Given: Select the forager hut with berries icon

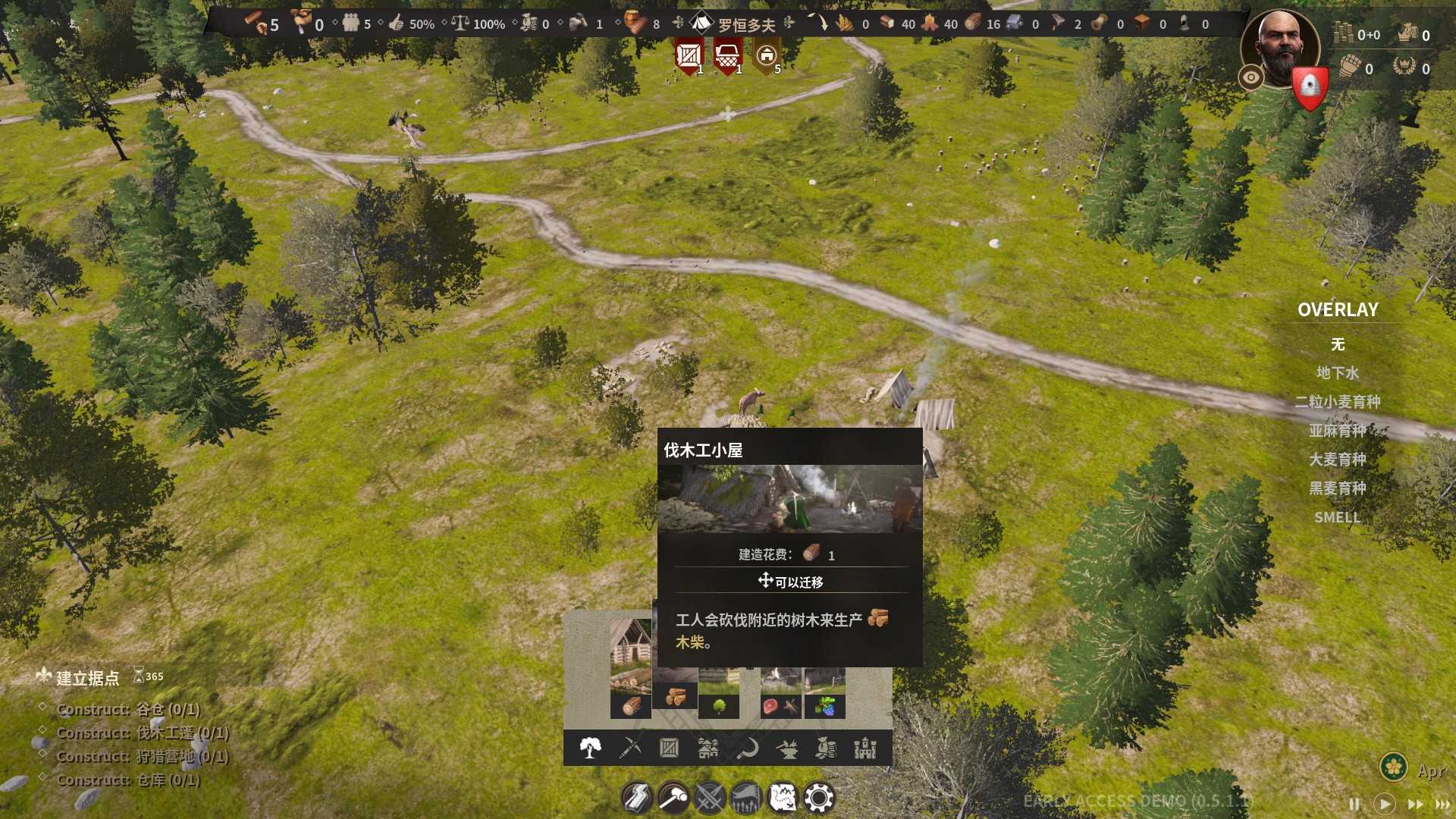Looking at the screenshot, I should coord(825,694).
